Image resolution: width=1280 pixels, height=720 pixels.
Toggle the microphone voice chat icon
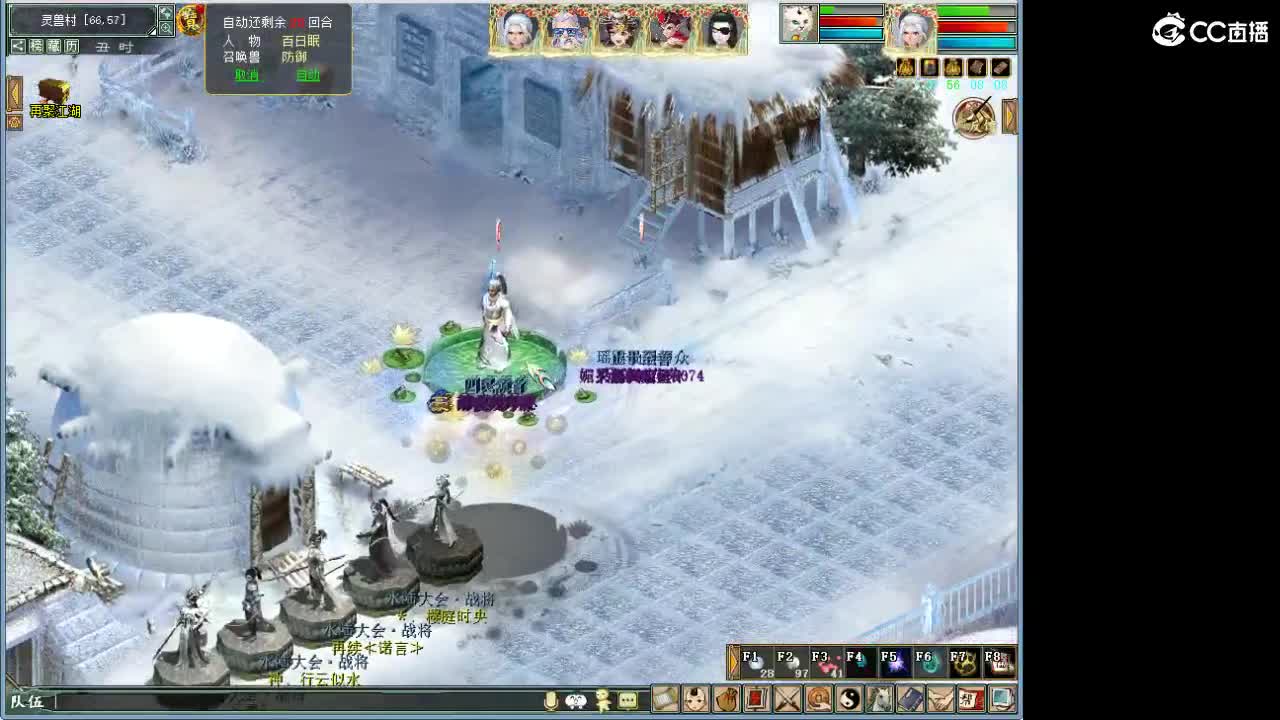[x=549, y=701]
